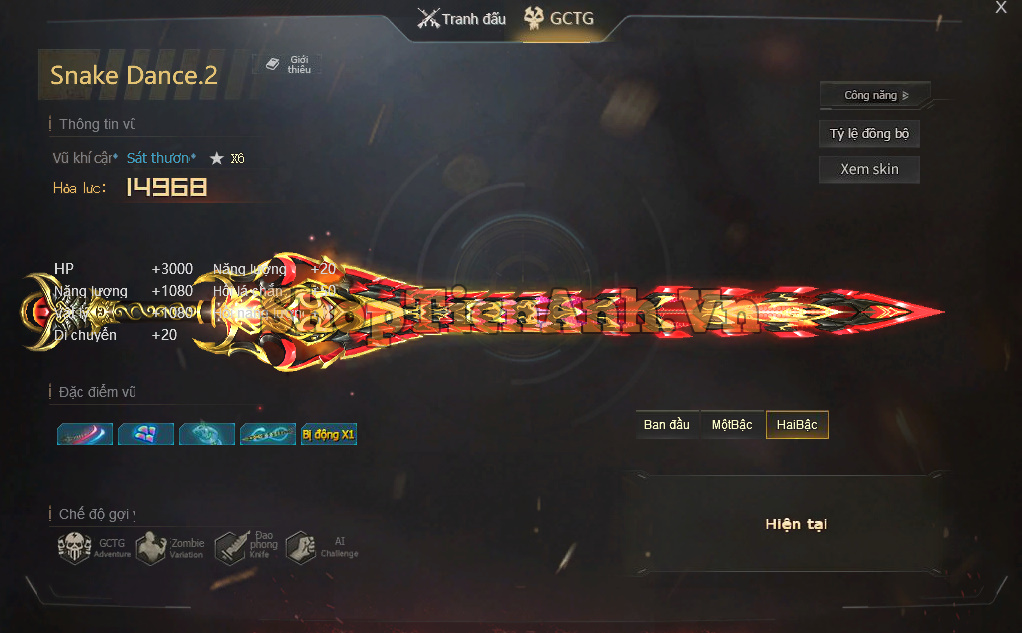The width and height of the screenshot is (1022, 633).
Task: Open the AI Challenge mode icon
Action: (301, 548)
